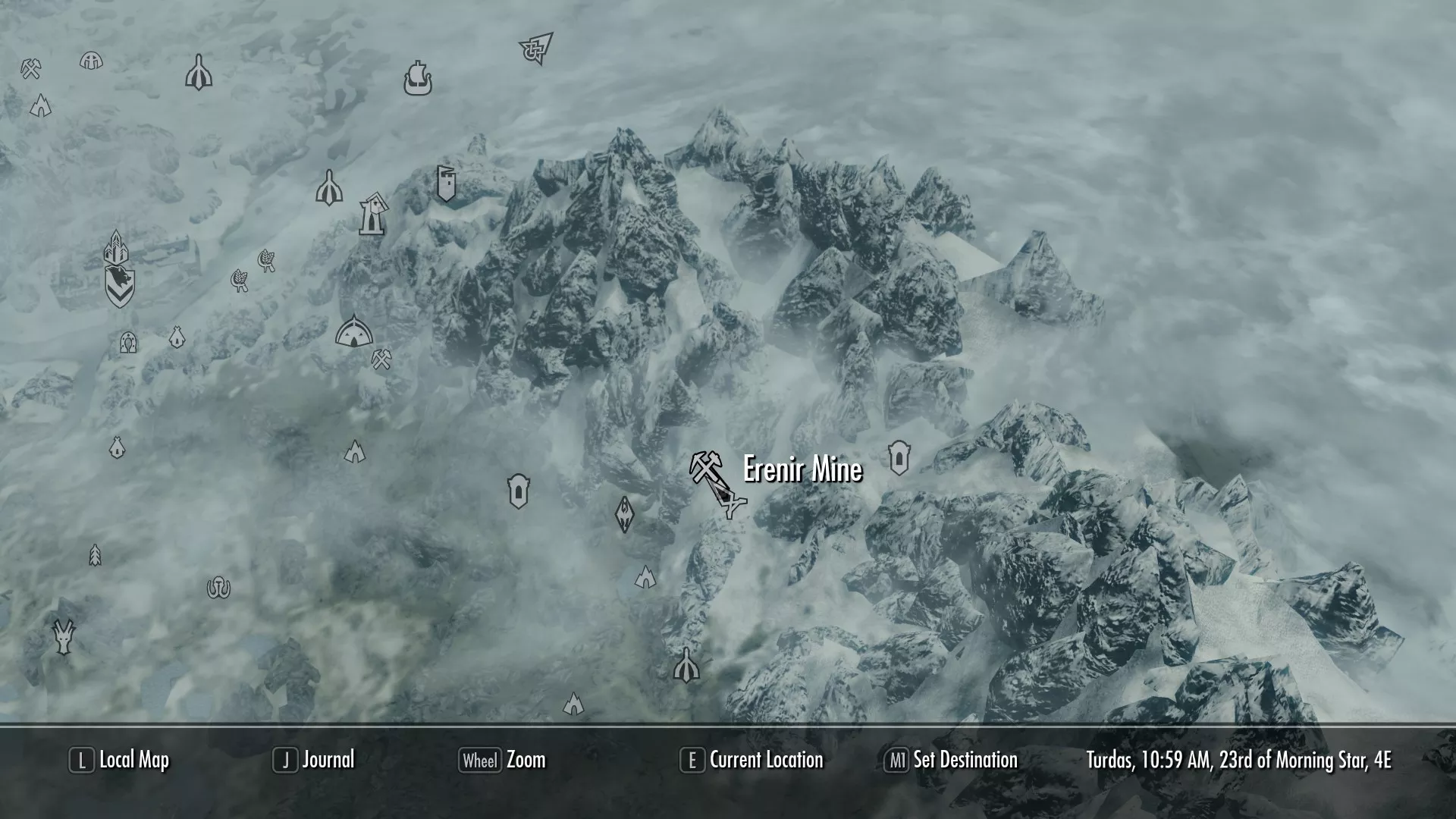Pick the horseshoe stable marker
Screen dimensions: 1456x819
(x=218, y=588)
